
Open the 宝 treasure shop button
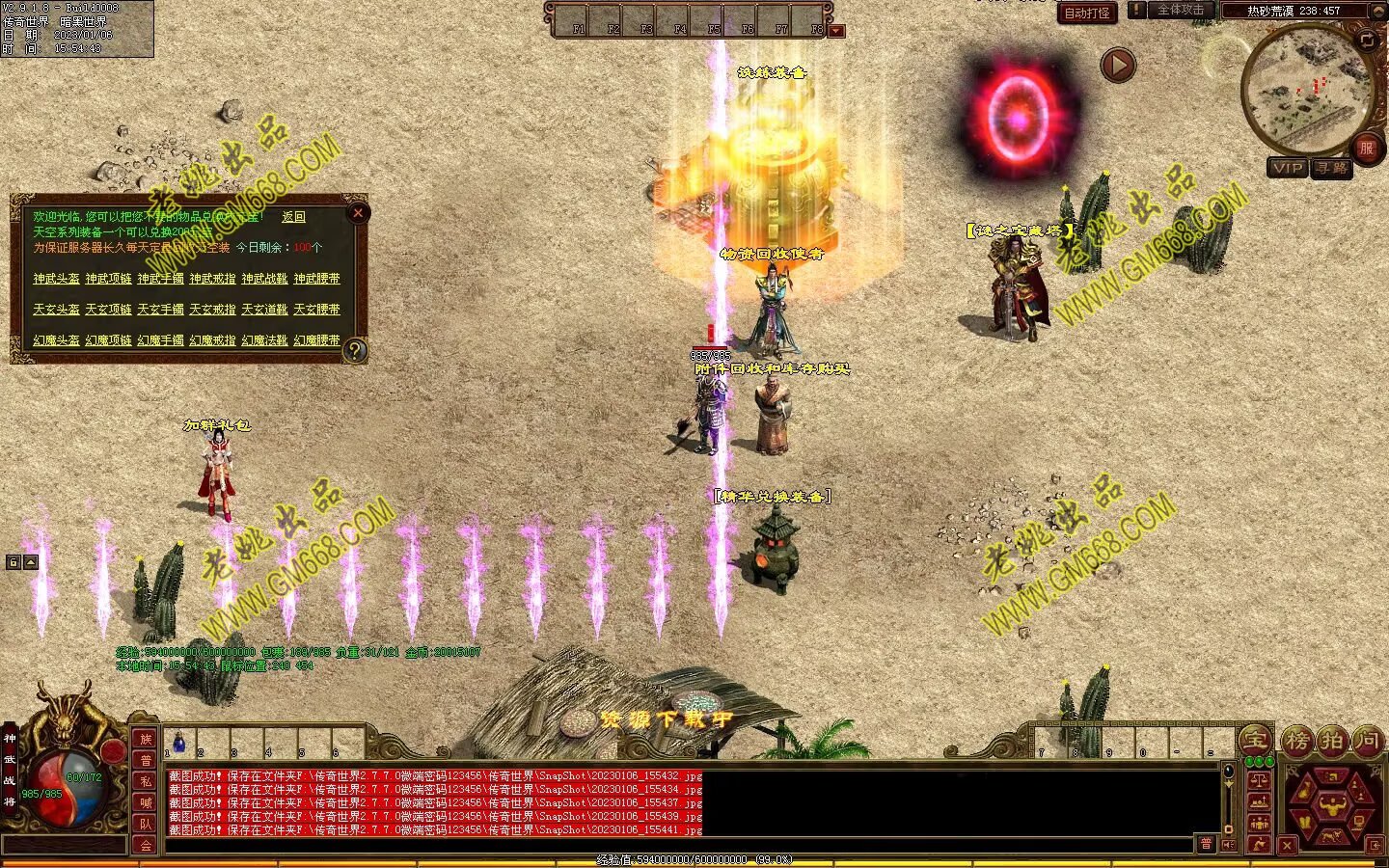[x=1255, y=741]
